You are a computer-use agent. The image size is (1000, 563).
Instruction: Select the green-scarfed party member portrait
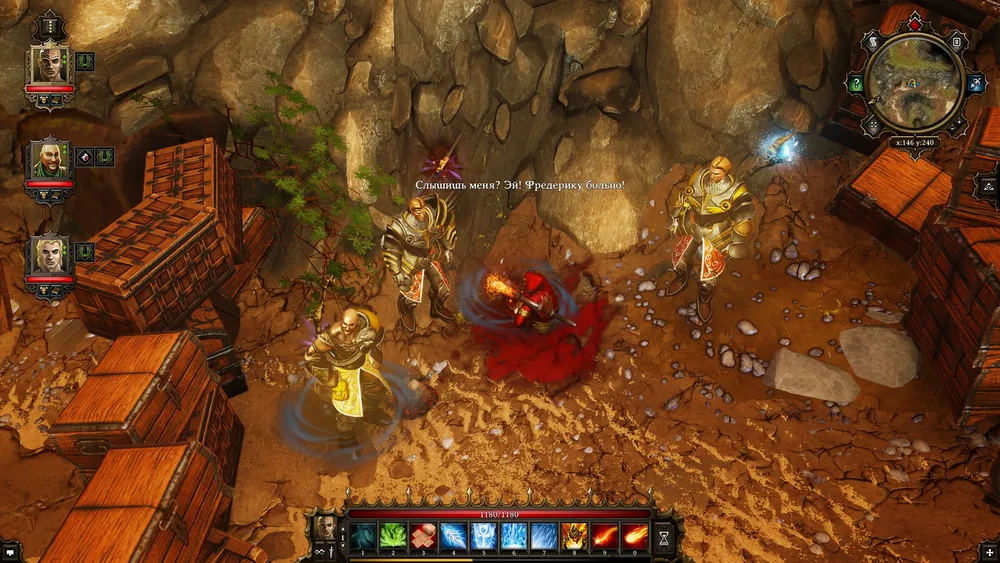[49, 160]
